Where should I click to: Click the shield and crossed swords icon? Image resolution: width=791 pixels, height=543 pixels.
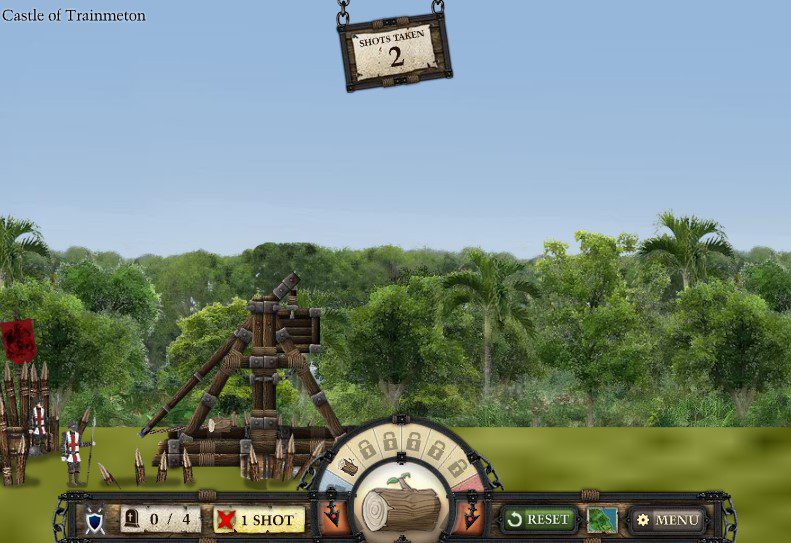pyautogui.click(x=94, y=520)
